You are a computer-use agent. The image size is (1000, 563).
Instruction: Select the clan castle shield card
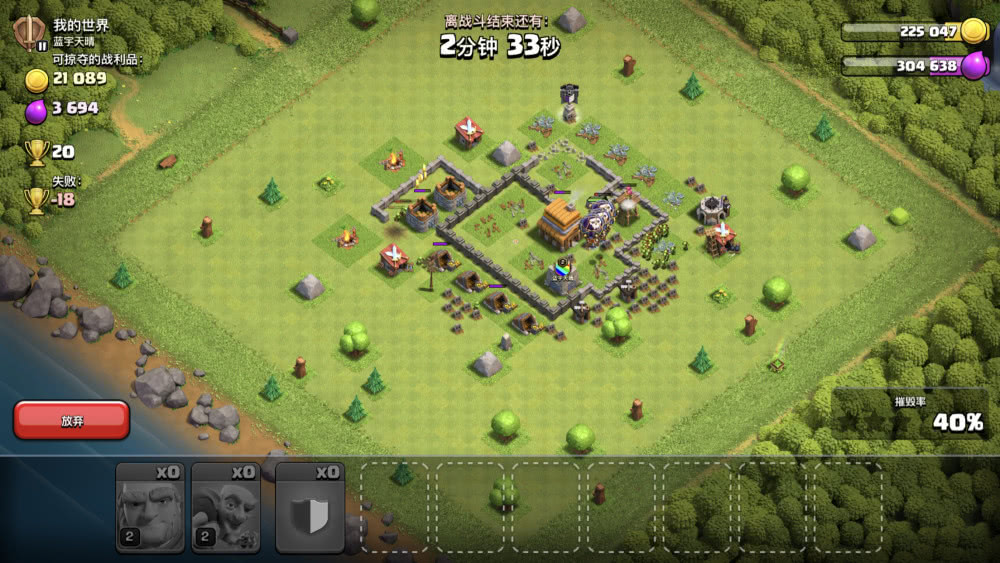click(310, 508)
